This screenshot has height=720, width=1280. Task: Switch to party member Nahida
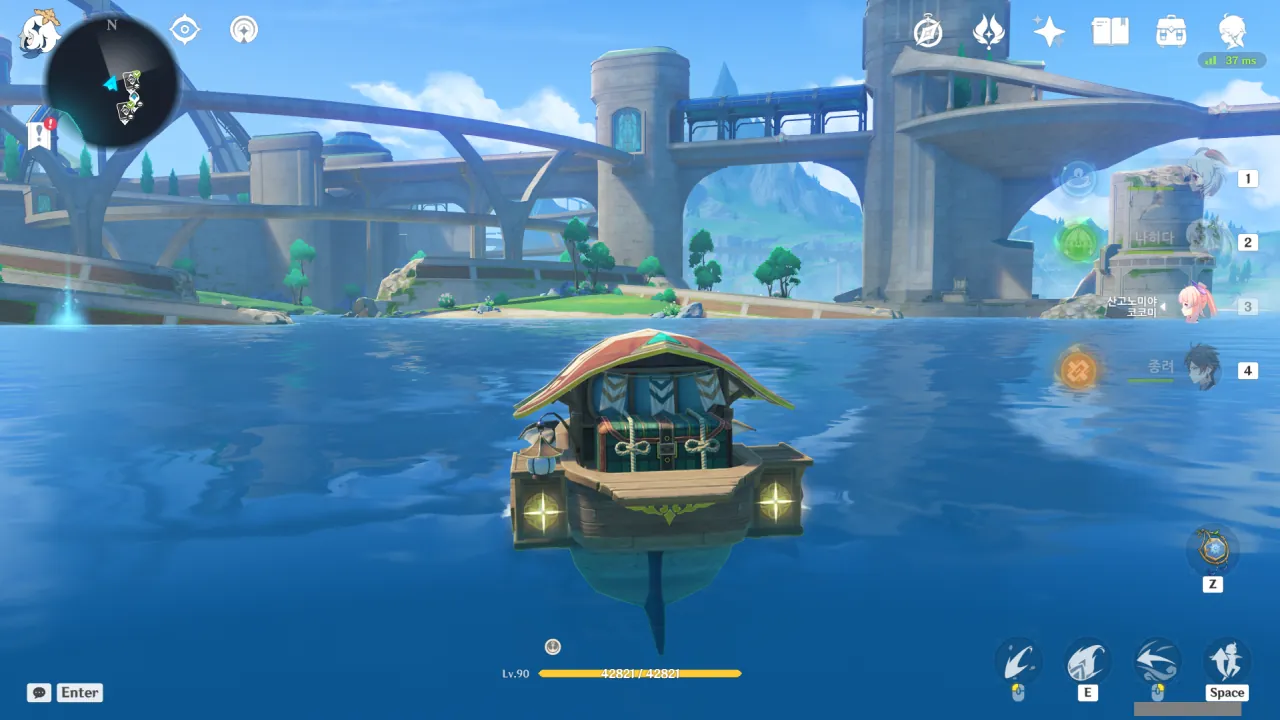1208,241
